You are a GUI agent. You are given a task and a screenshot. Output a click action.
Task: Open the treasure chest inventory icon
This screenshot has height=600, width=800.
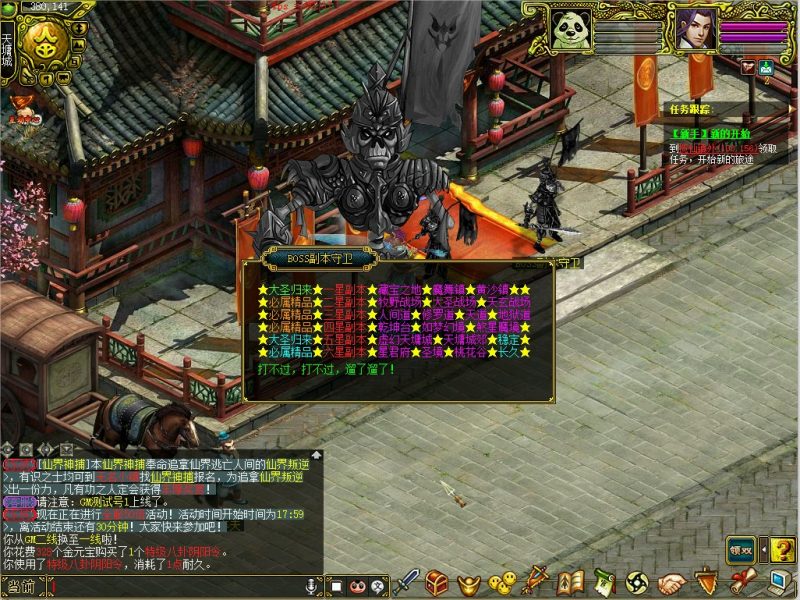[437, 582]
